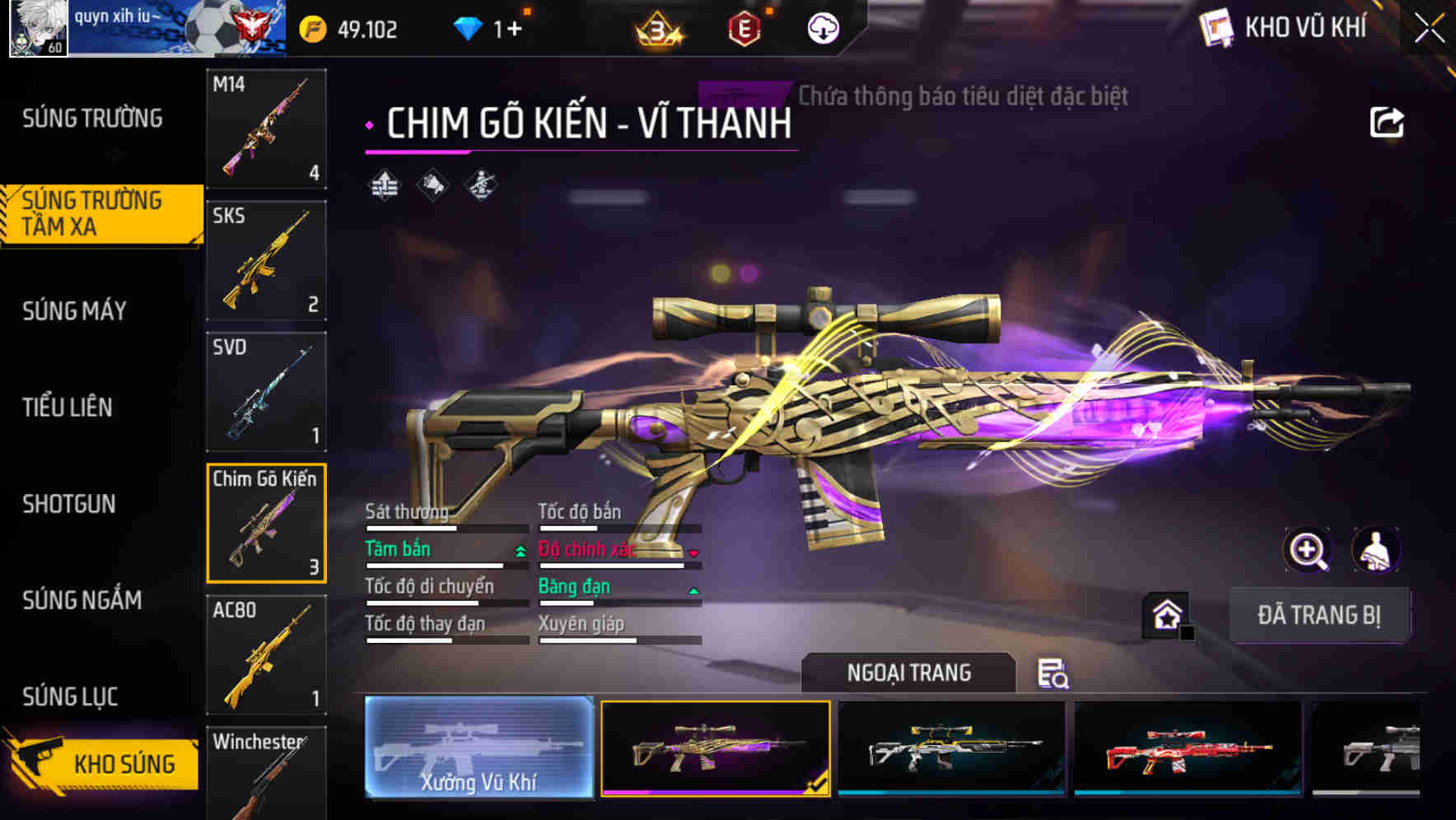Open the NGOẠI TRANG tab

909,673
